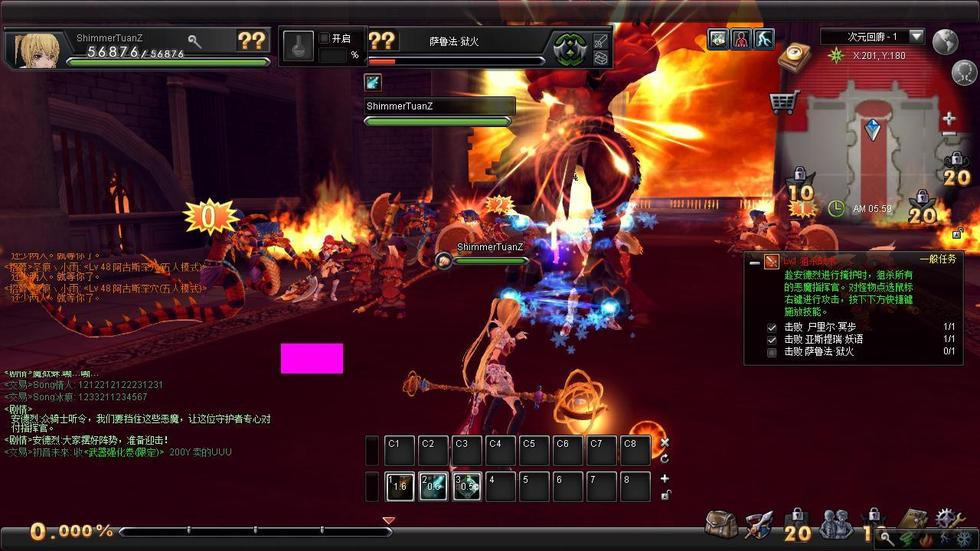The image size is (980, 551).
Task: Open the sword and shield equipment icon
Action: coord(757,523)
